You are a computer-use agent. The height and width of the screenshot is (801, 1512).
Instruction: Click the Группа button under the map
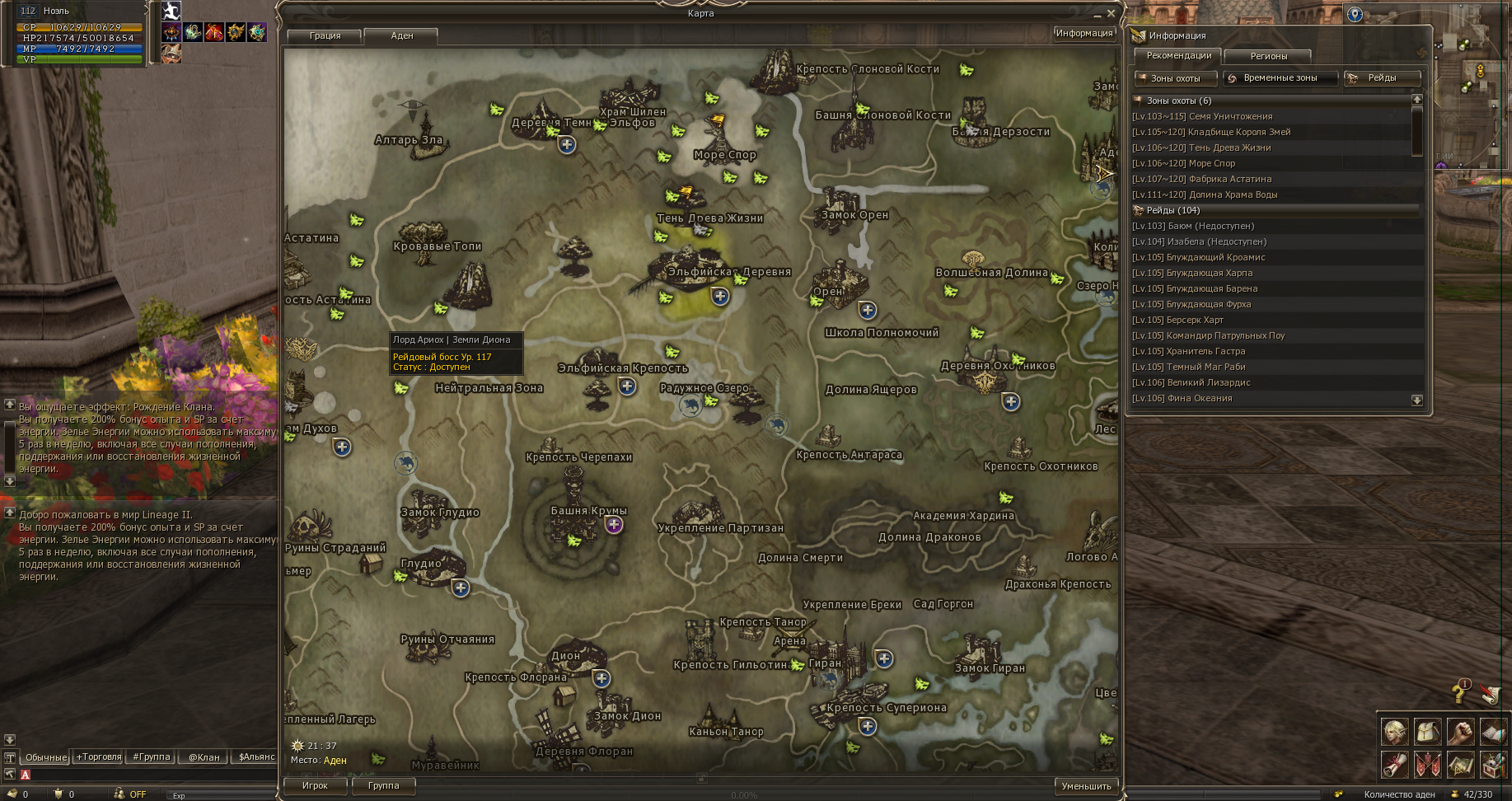(383, 785)
